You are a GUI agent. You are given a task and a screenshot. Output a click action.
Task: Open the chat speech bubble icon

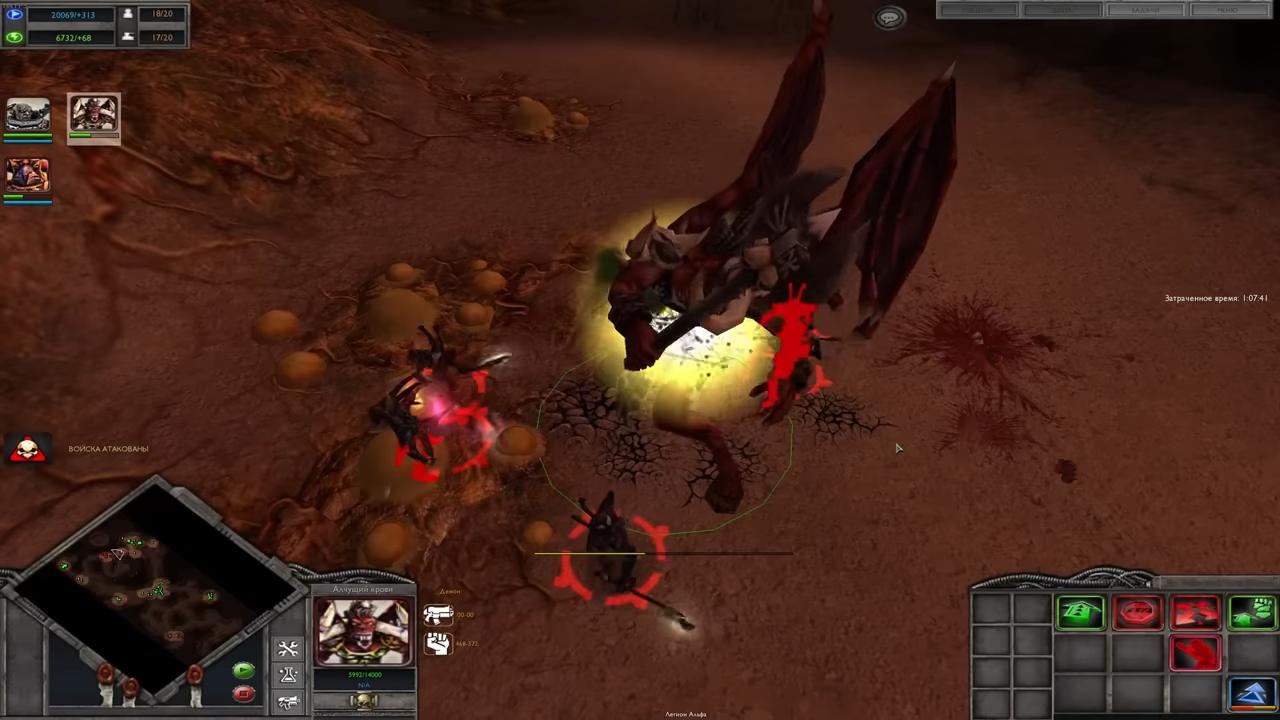pos(889,18)
